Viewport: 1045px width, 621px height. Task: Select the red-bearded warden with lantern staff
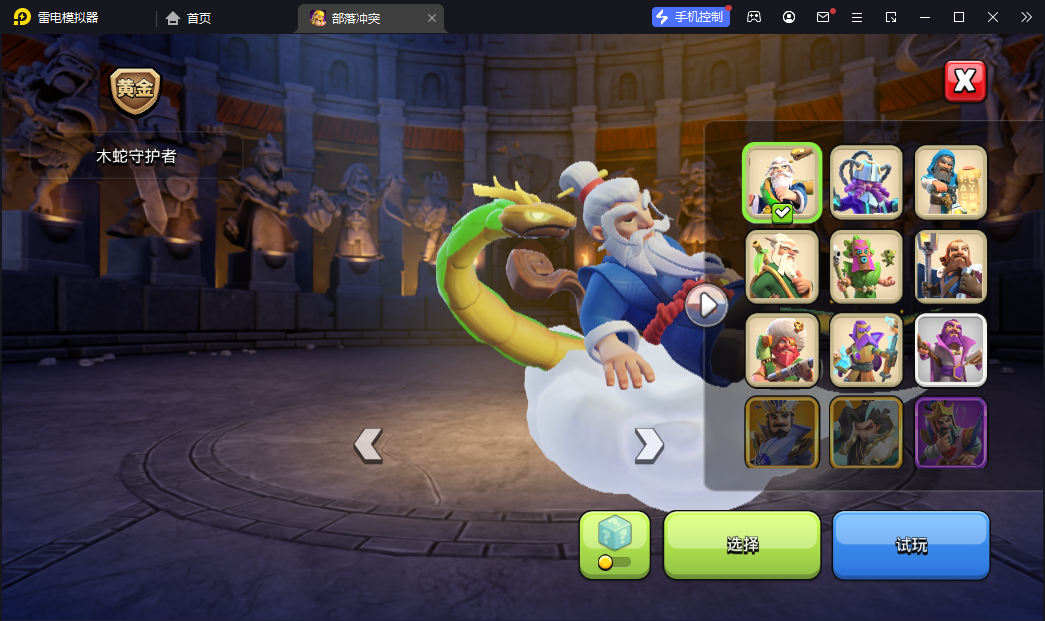tap(951, 266)
